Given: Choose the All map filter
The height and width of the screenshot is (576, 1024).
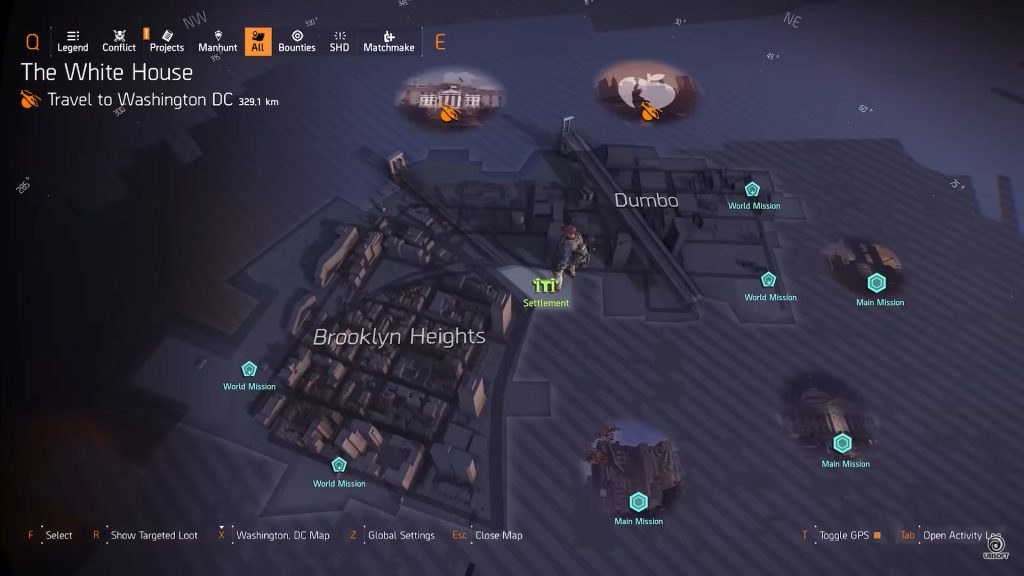Looking at the screenshot, I should (257, 41).
